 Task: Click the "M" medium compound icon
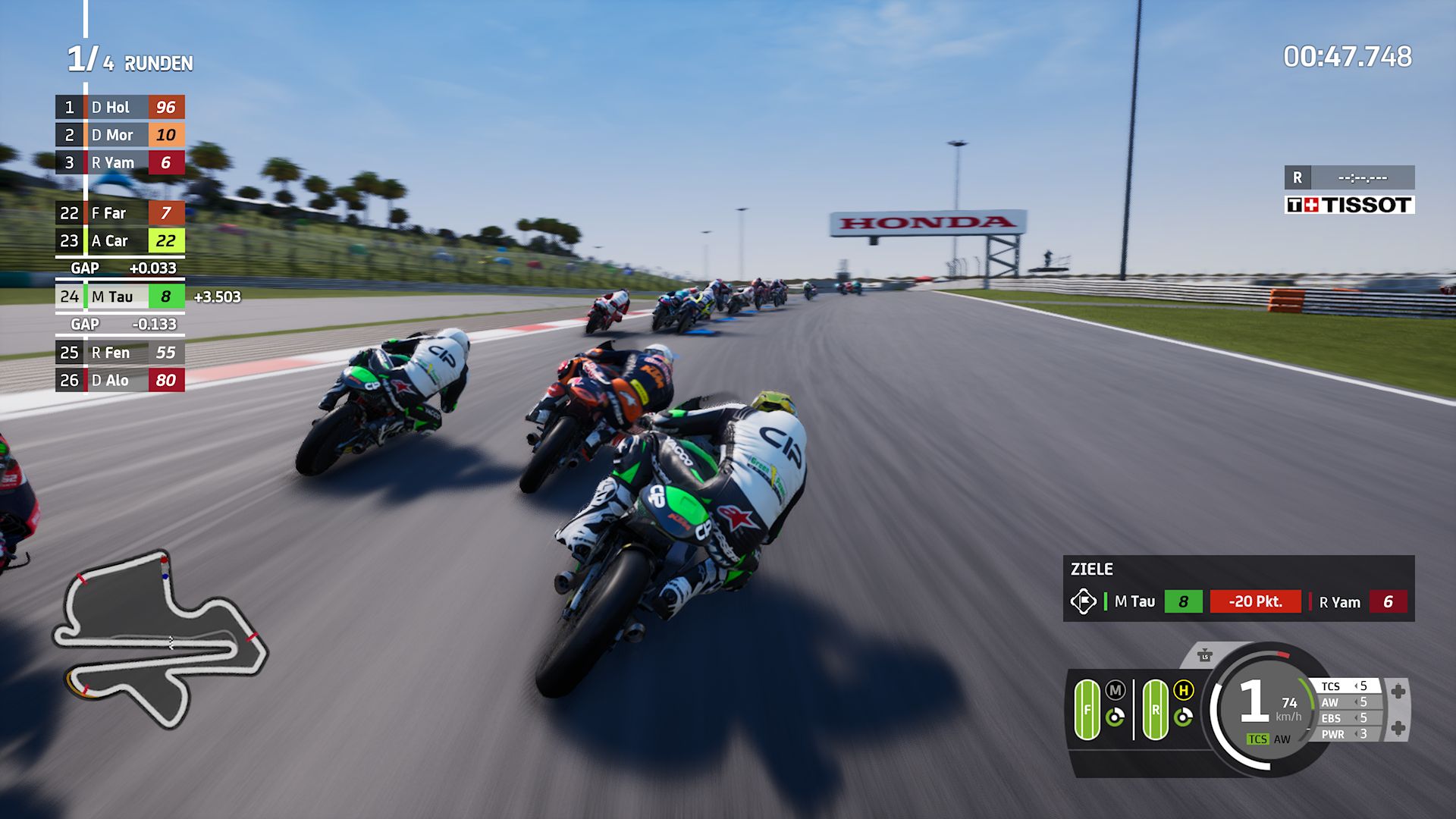pyautogui.click(x=1115, y=689)
